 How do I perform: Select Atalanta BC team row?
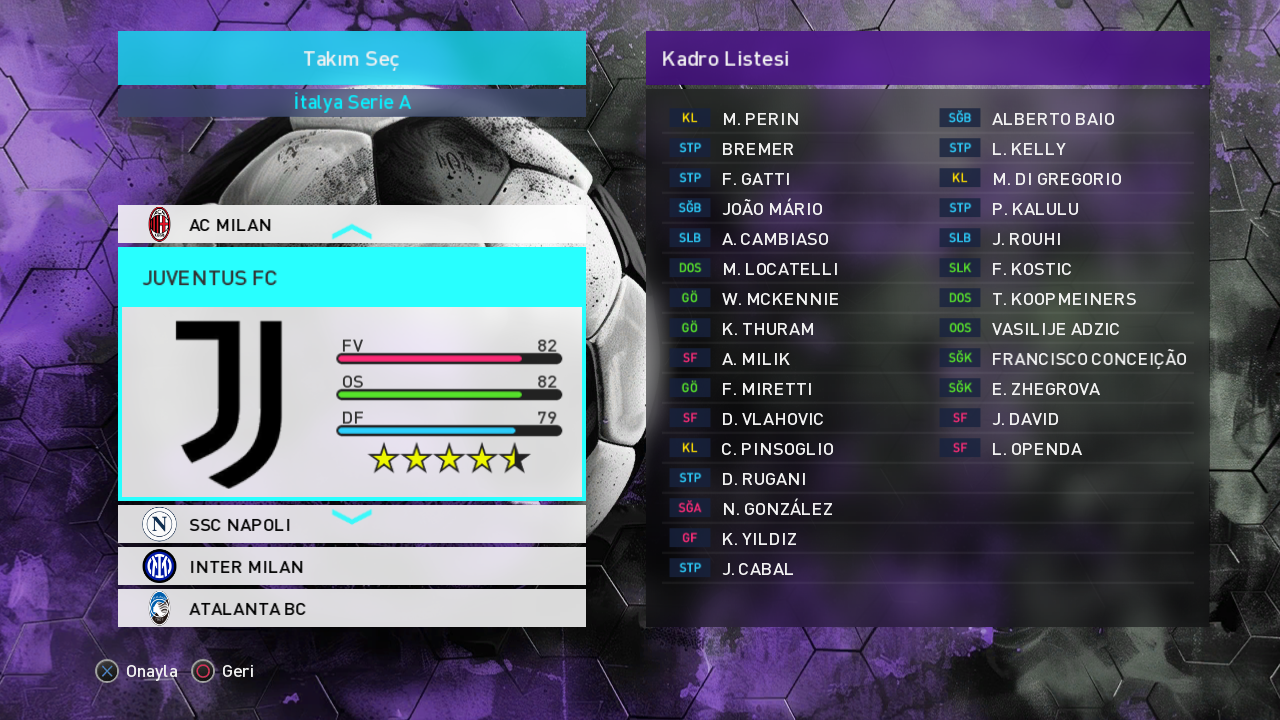tap(350, 609)
